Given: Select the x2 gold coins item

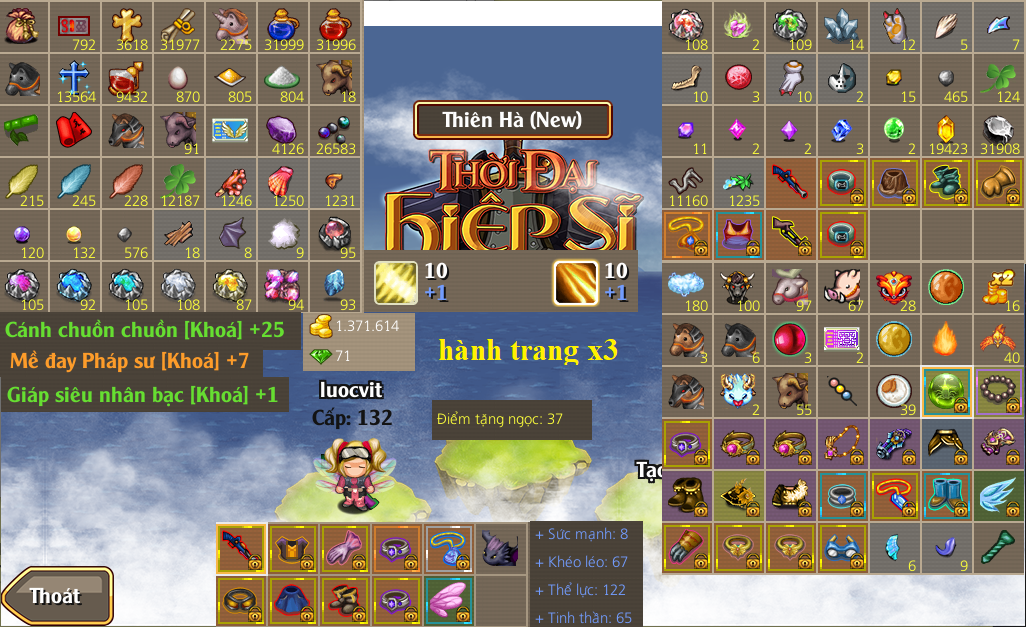Looking at the screenshot, I should point(997,287).
